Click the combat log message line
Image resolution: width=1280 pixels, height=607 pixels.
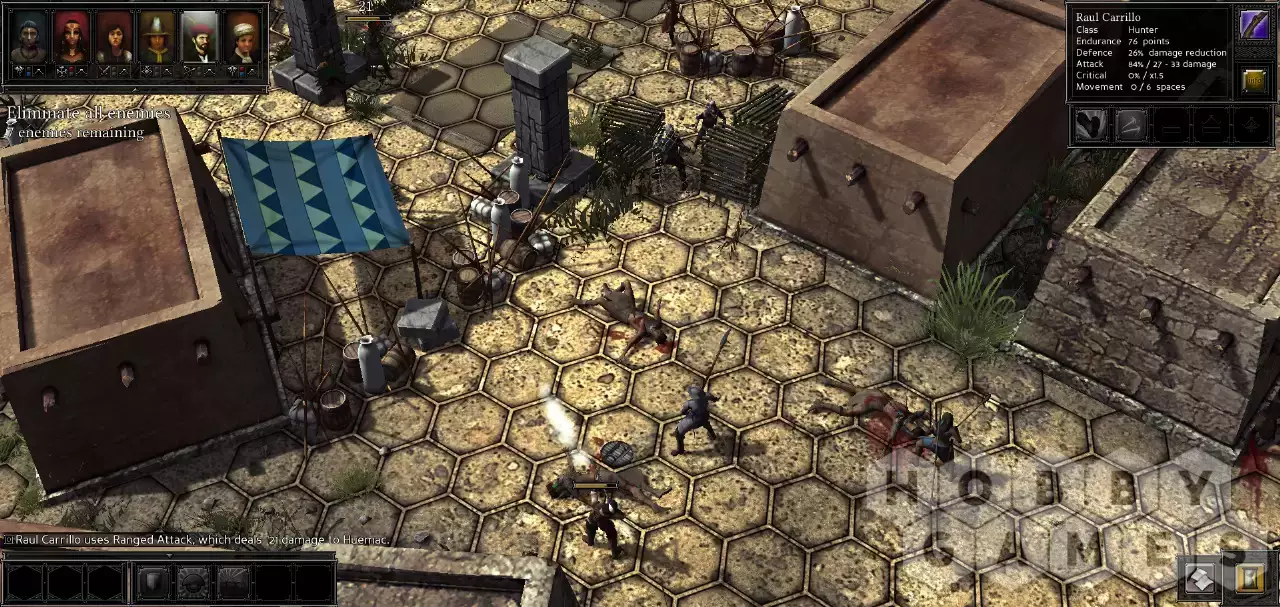click(x=200, y=540)
